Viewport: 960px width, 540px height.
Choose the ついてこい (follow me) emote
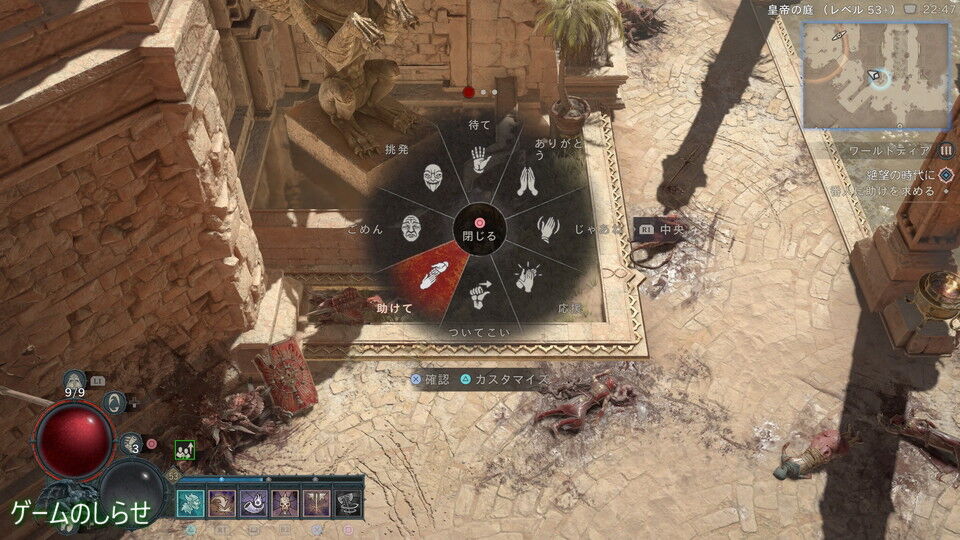pyautogui.click(x=480, y=295)
